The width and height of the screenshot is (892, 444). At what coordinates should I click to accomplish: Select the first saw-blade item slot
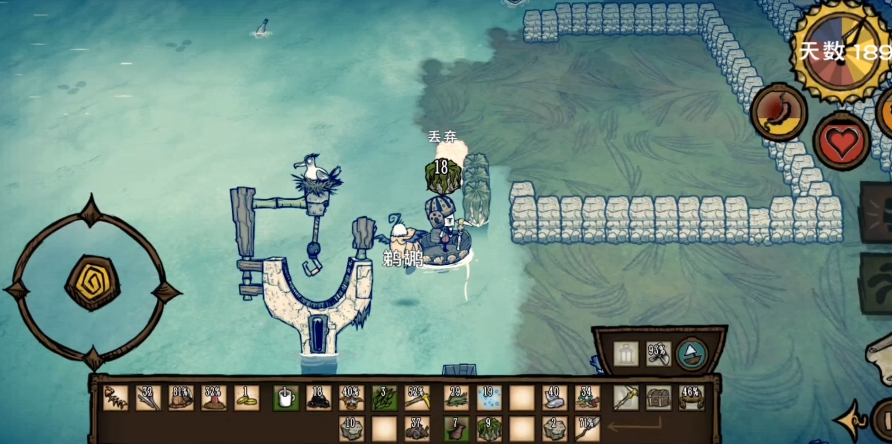(x=116, y=398)
